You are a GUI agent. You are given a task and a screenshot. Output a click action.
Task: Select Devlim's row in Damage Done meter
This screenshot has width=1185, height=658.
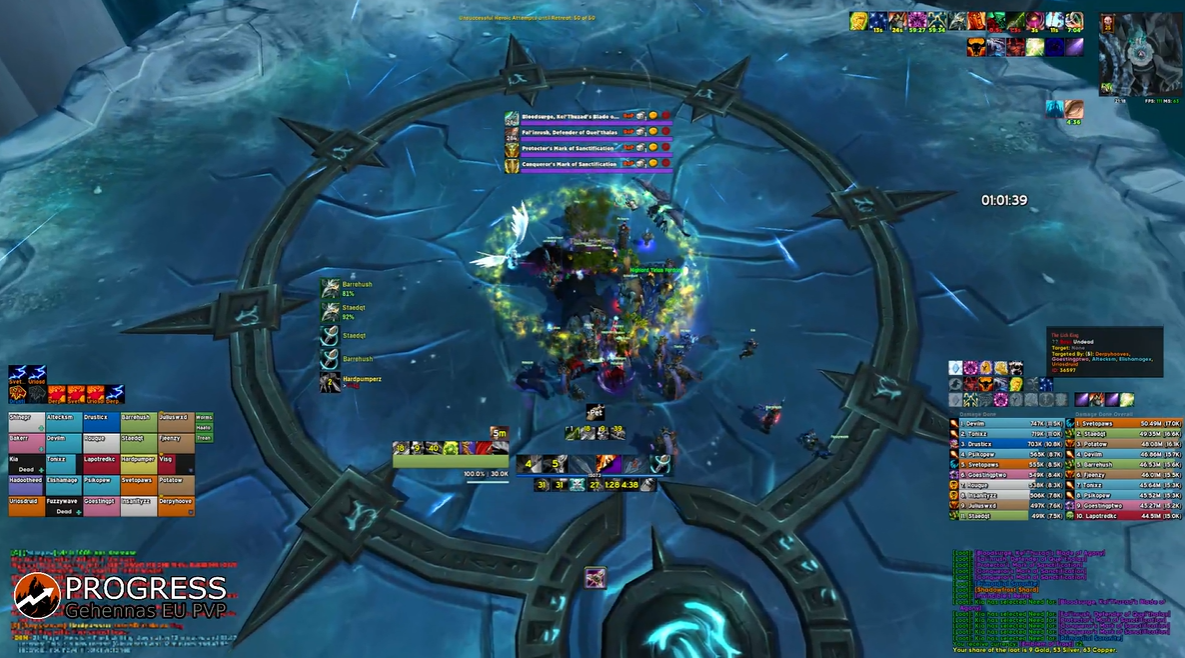click(x=1005, y=424)
